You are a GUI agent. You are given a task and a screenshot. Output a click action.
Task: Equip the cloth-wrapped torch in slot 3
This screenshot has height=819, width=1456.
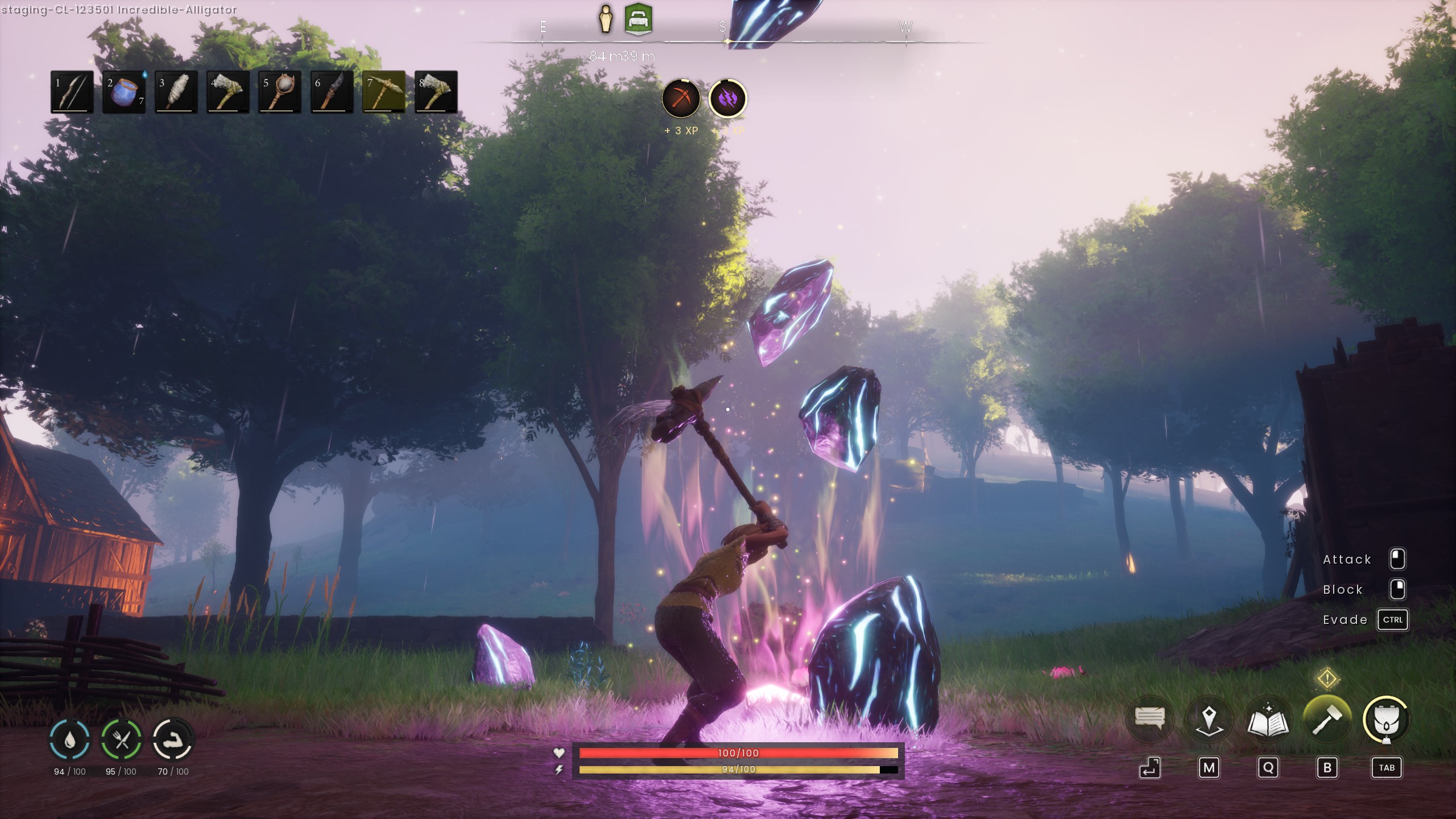coord(176,92)
